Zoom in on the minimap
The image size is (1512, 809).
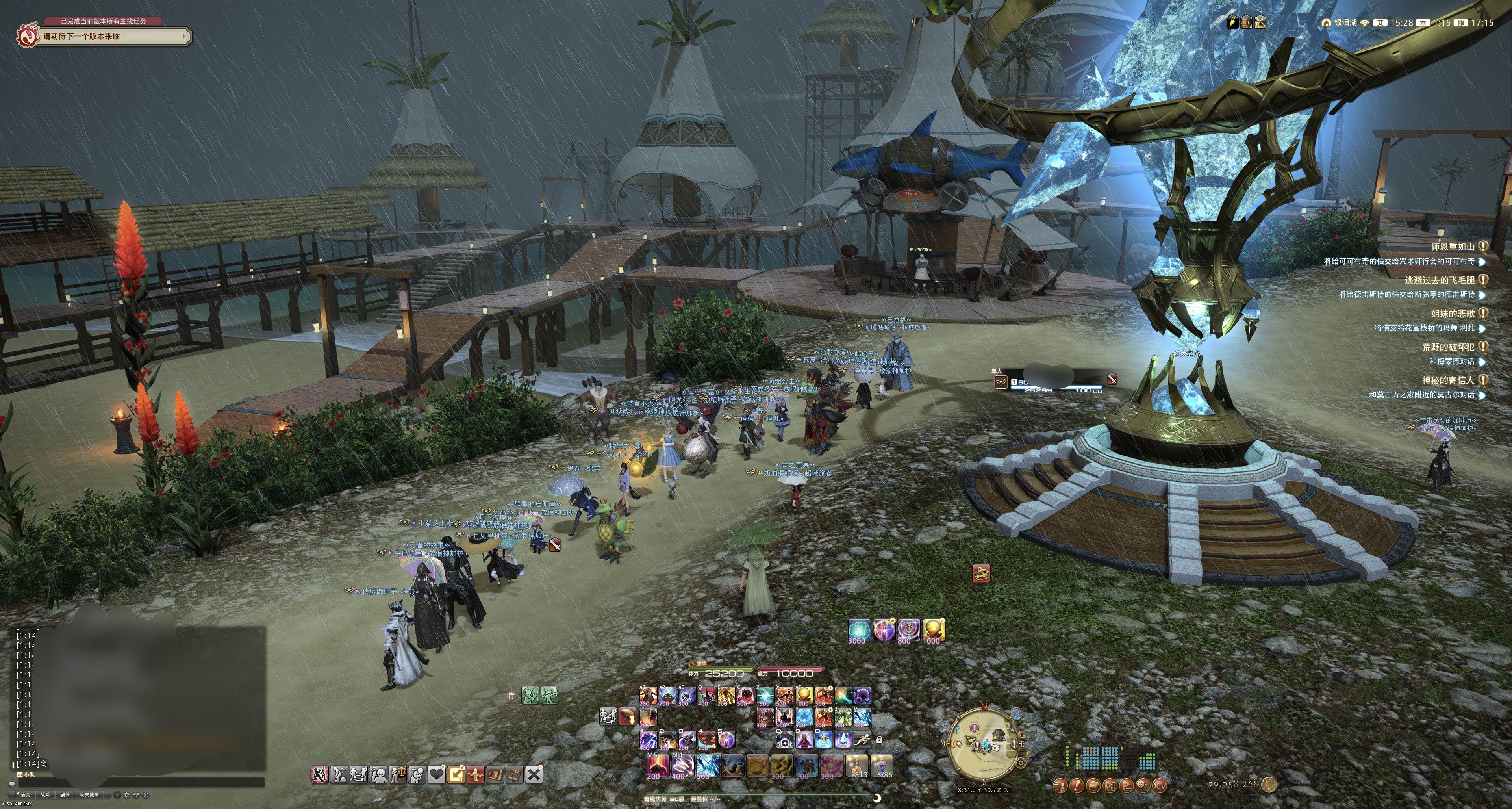point(1022,735)
